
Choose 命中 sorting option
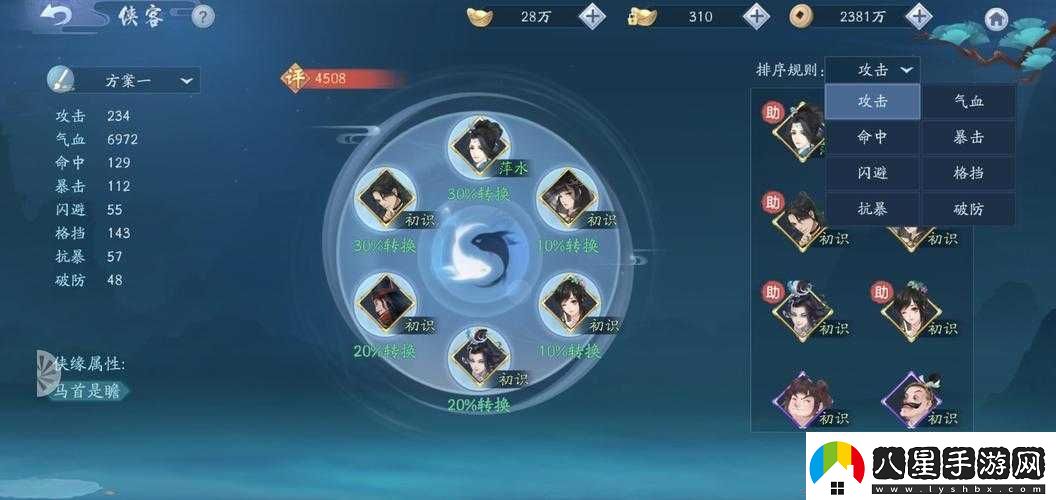pos(872,138)
